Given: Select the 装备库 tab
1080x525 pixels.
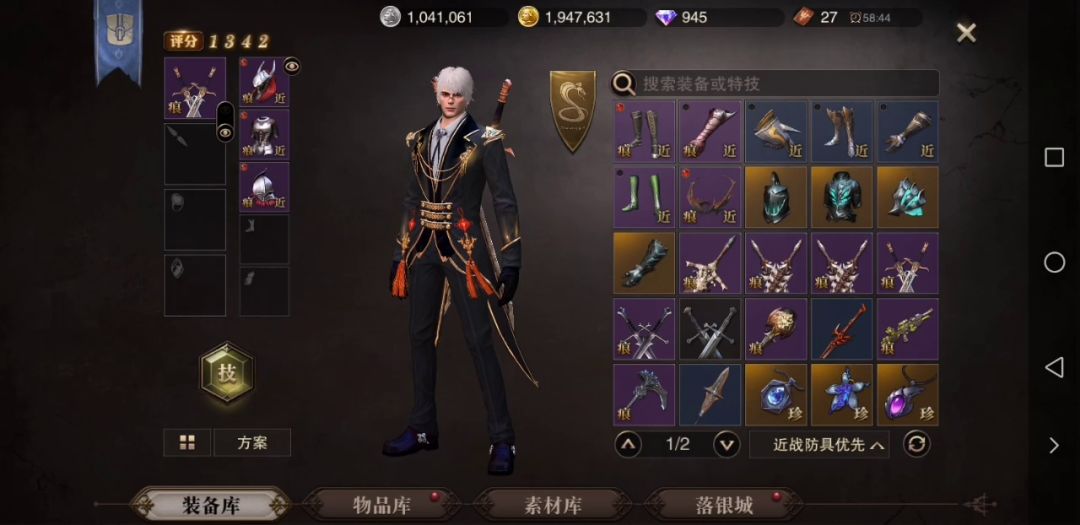Looking at the screenshot, I should (x=211, y=505).
